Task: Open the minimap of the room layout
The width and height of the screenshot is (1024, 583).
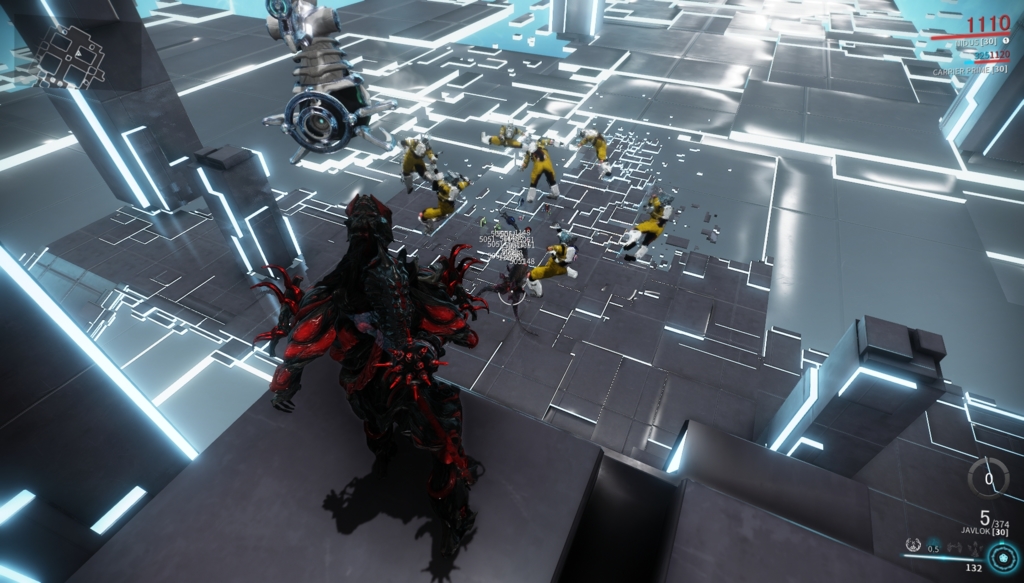Action: [x=69, y=55]
